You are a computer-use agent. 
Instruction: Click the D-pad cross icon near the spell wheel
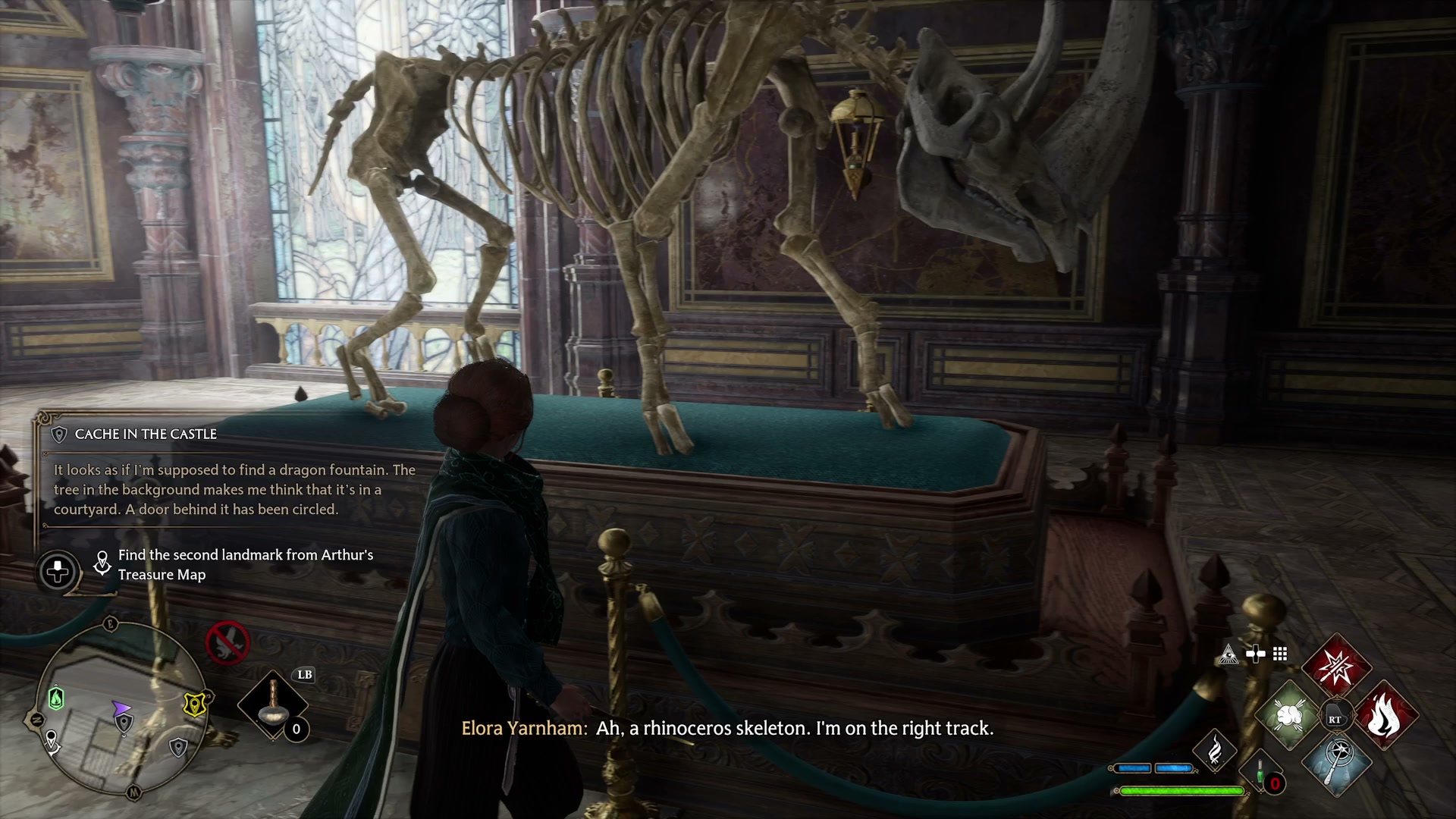1256,653
